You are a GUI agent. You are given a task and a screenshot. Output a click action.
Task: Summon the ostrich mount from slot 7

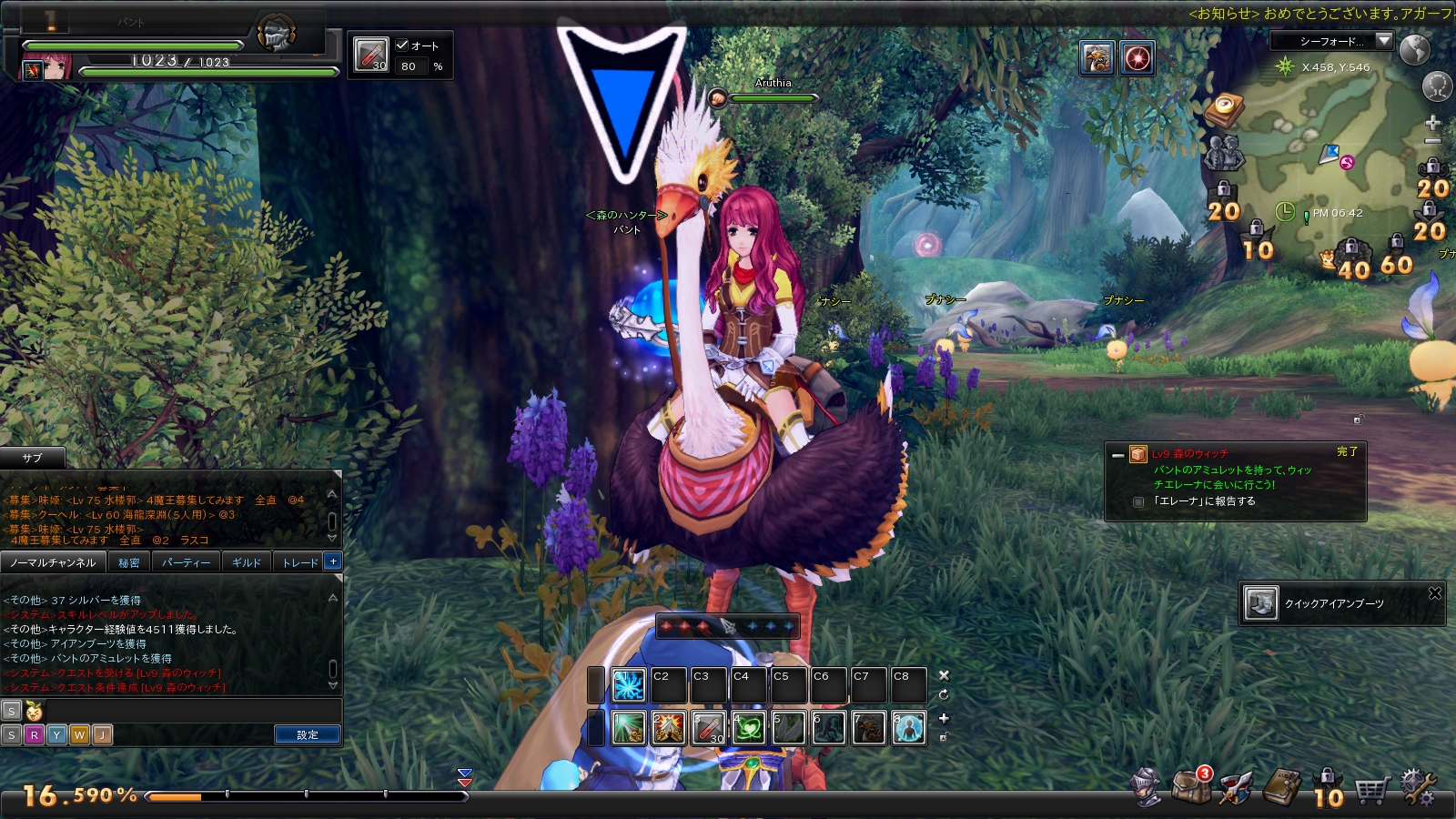tap(868, 728)
